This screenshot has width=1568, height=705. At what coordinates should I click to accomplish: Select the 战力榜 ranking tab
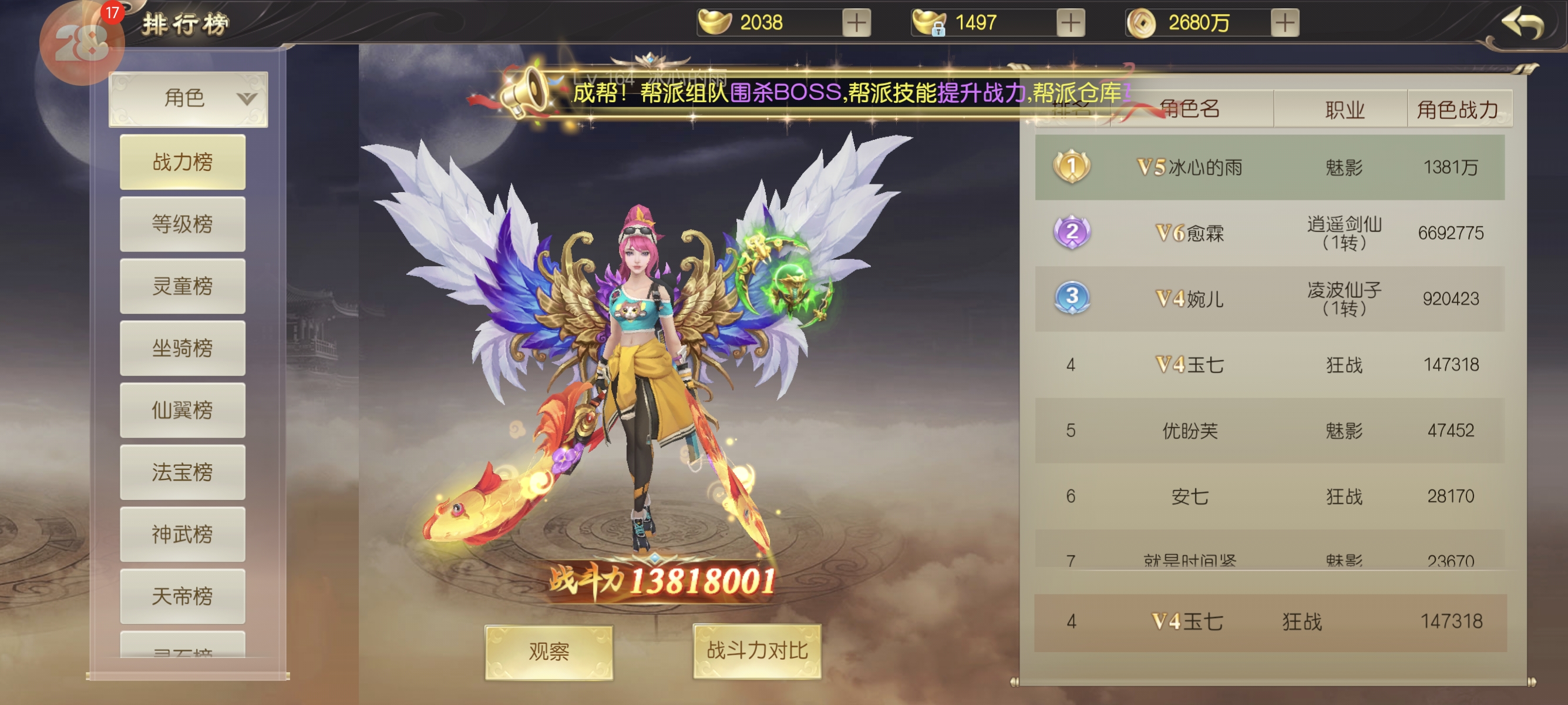(x=183, y=162)
